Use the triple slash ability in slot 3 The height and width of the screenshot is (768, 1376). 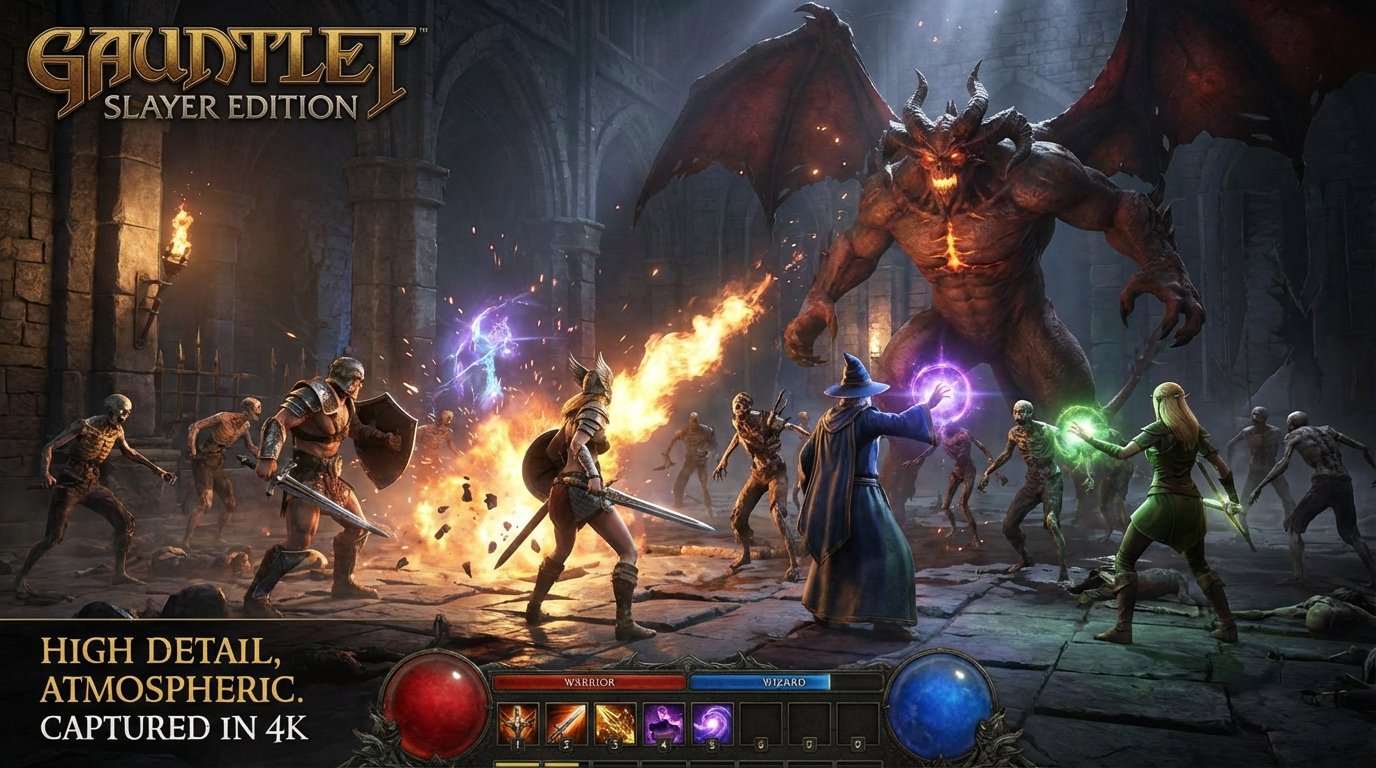[614, 722]
